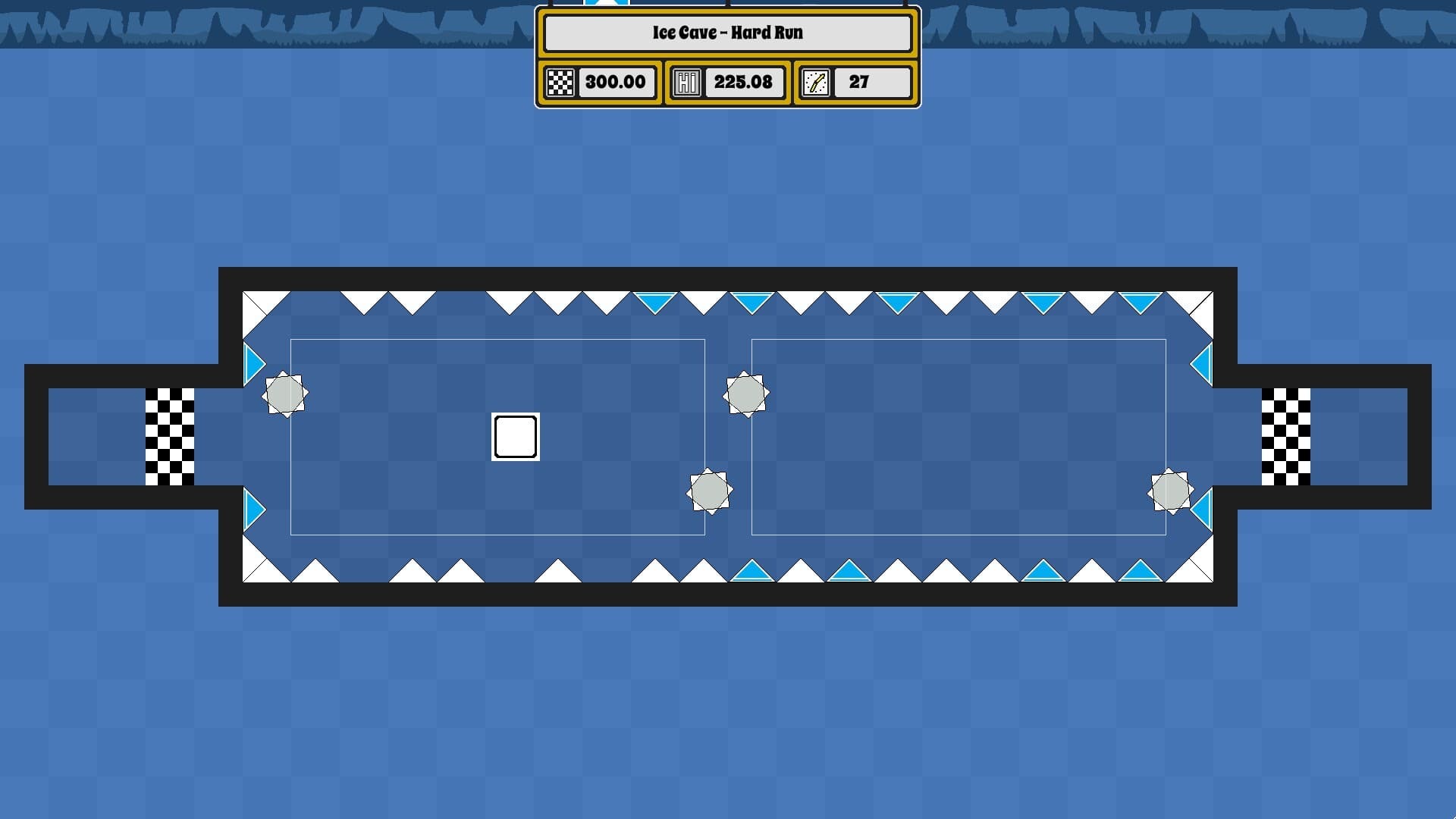Click the pen timer icon showing 27
This screenshot has width=1456, height=819.
(x=817, y=82)
